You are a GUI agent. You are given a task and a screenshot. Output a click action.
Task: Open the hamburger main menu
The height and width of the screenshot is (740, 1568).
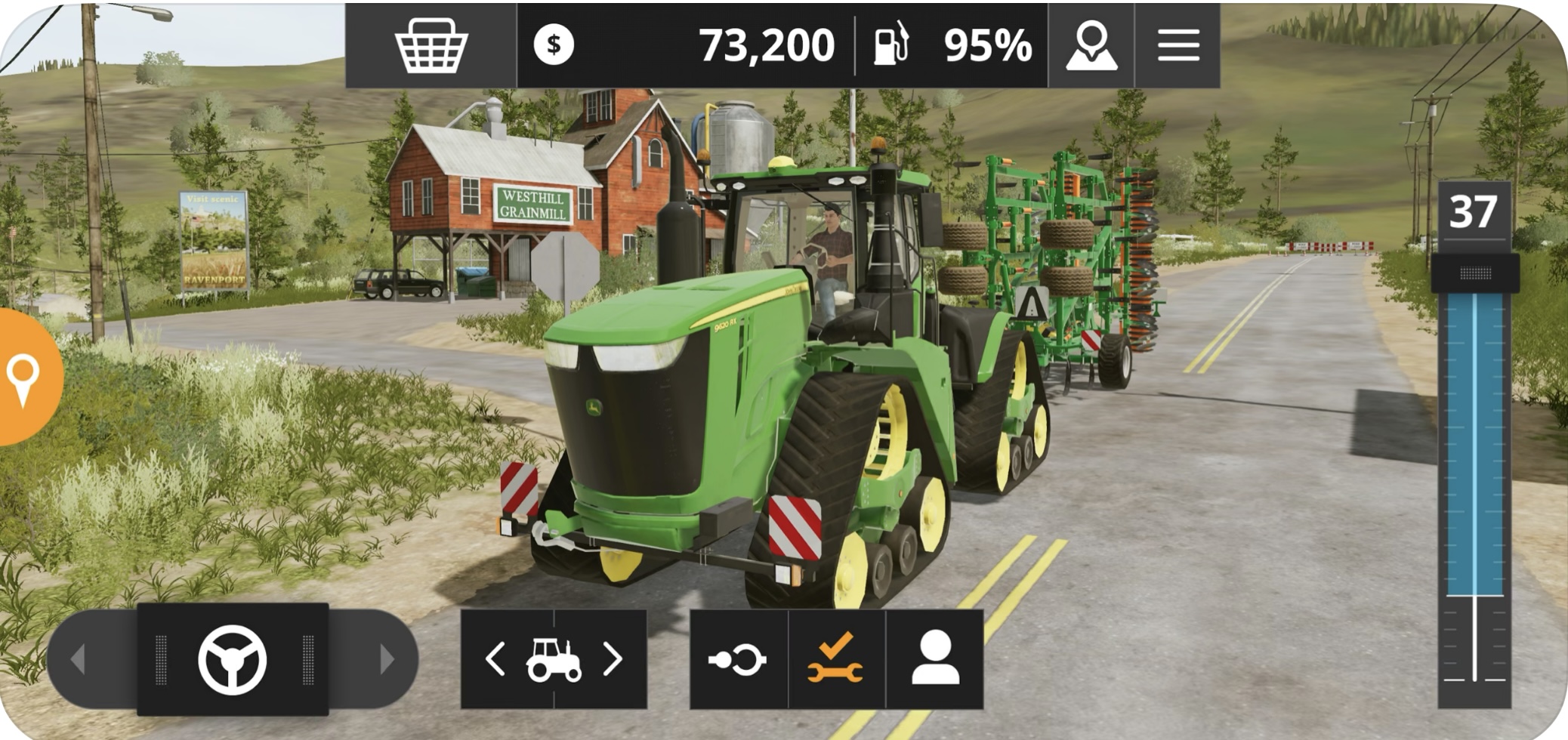click(x=1178, y=45)
